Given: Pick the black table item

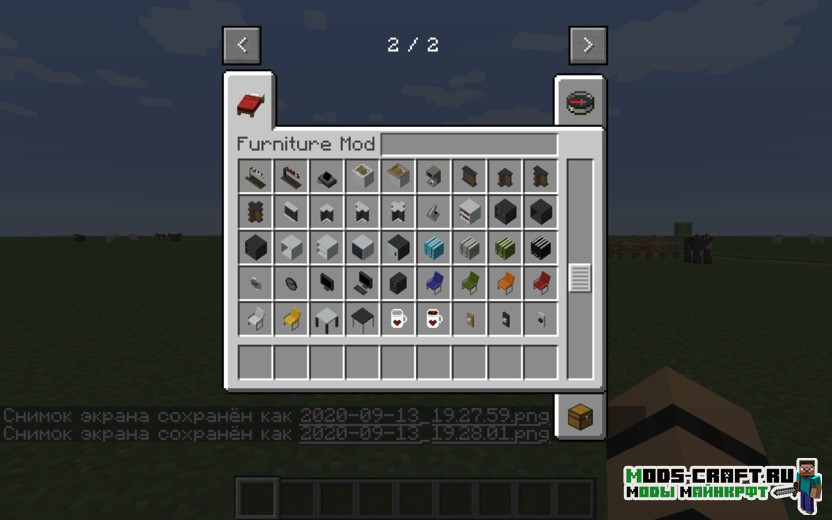Looking at the screenshot, I should point(362,319).
